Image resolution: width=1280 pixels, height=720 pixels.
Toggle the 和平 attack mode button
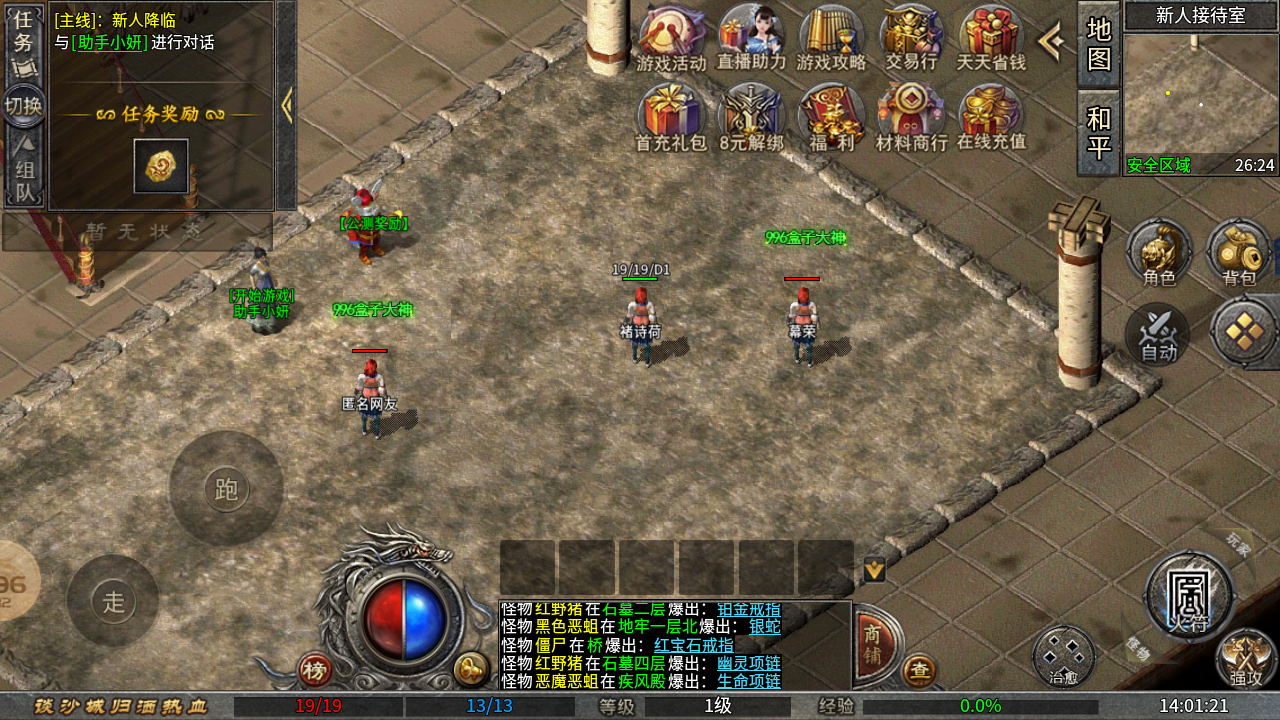tap(1098, 133)
